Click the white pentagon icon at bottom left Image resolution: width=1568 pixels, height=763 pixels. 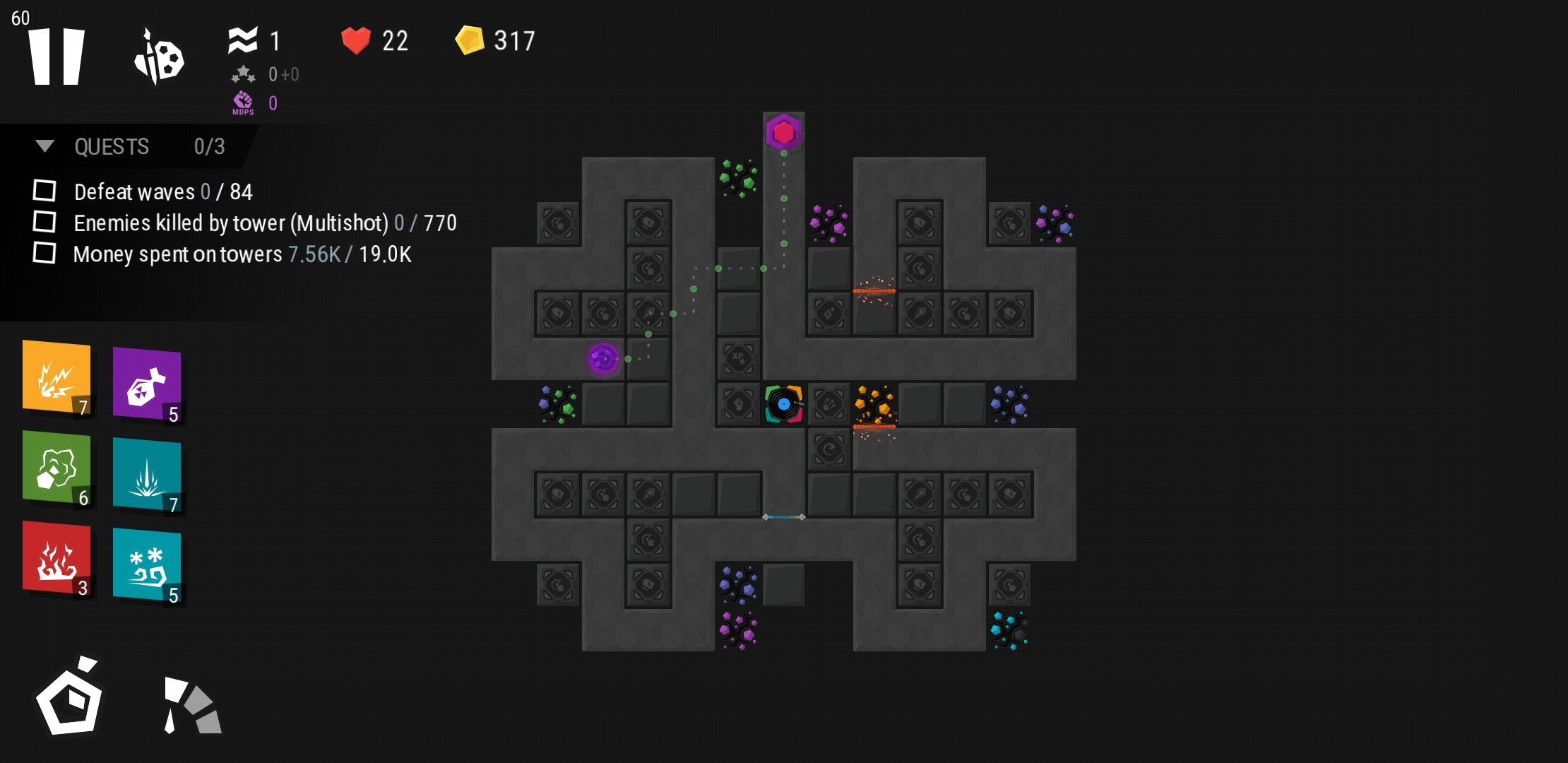[69, 698]
